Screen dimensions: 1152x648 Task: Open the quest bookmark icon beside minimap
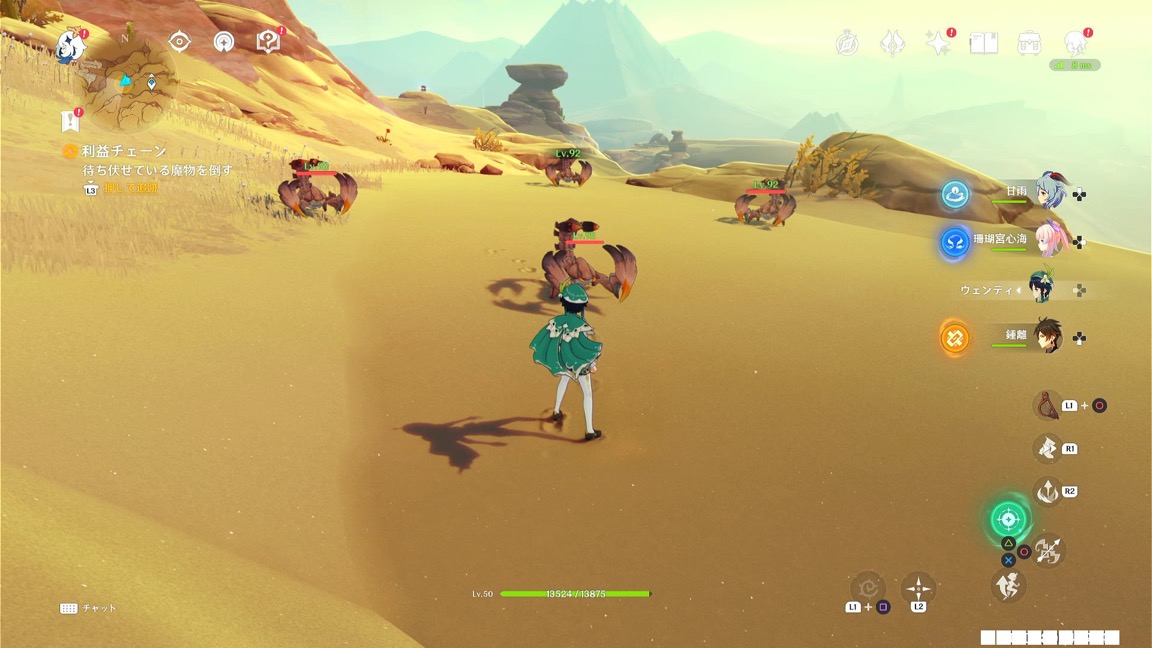pos(69,121)
